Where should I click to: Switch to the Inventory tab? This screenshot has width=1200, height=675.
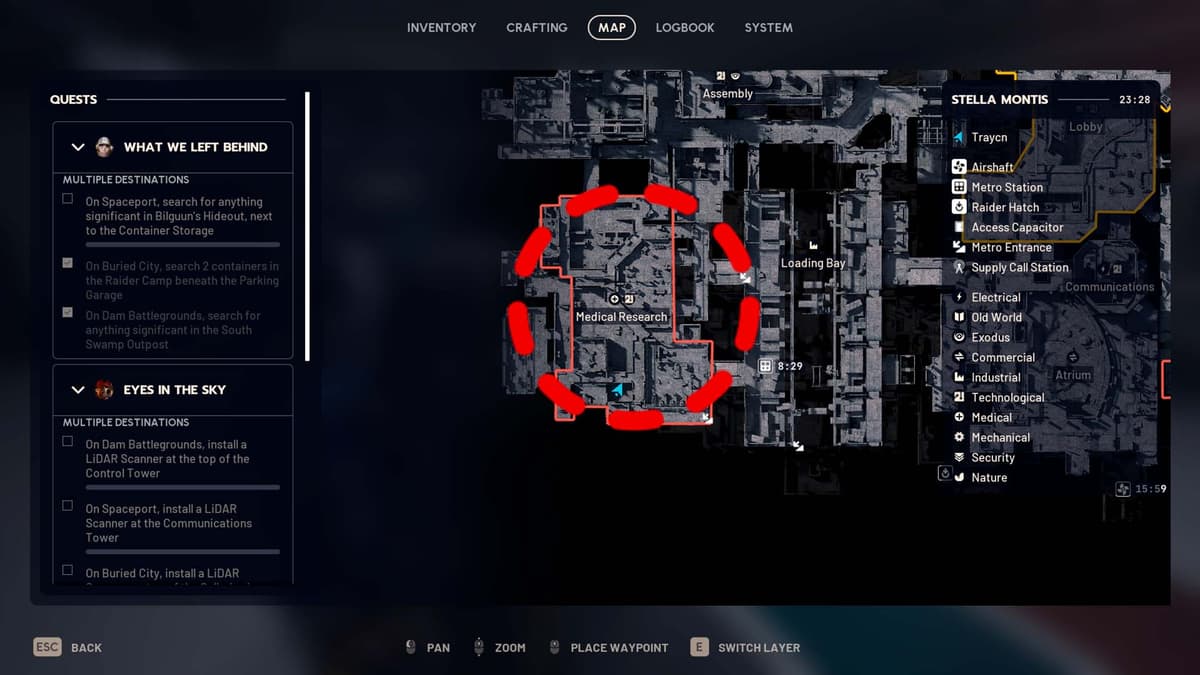coord(441,28)
